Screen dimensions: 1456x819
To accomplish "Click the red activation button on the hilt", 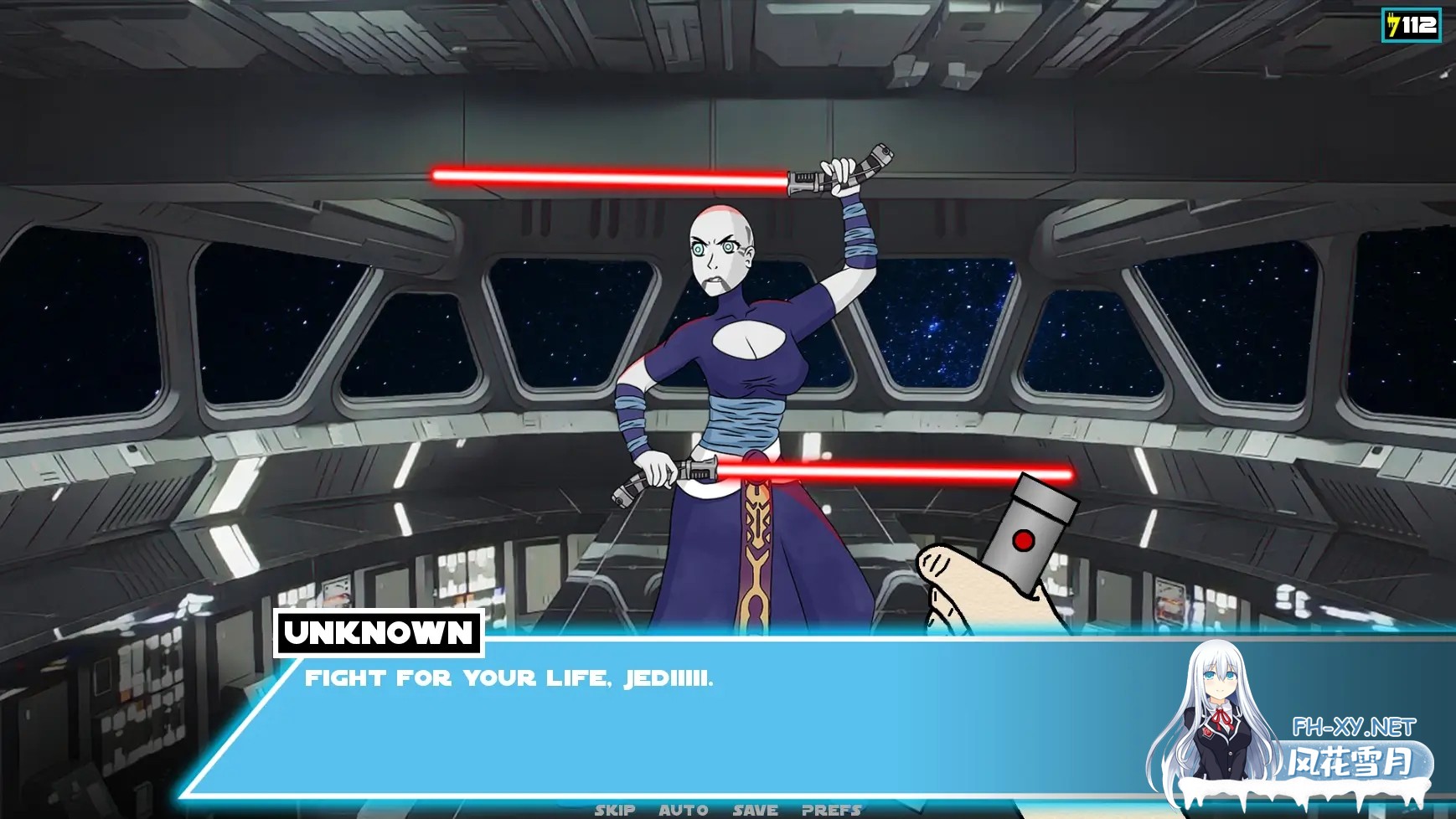I will [x=1024, y=542].
